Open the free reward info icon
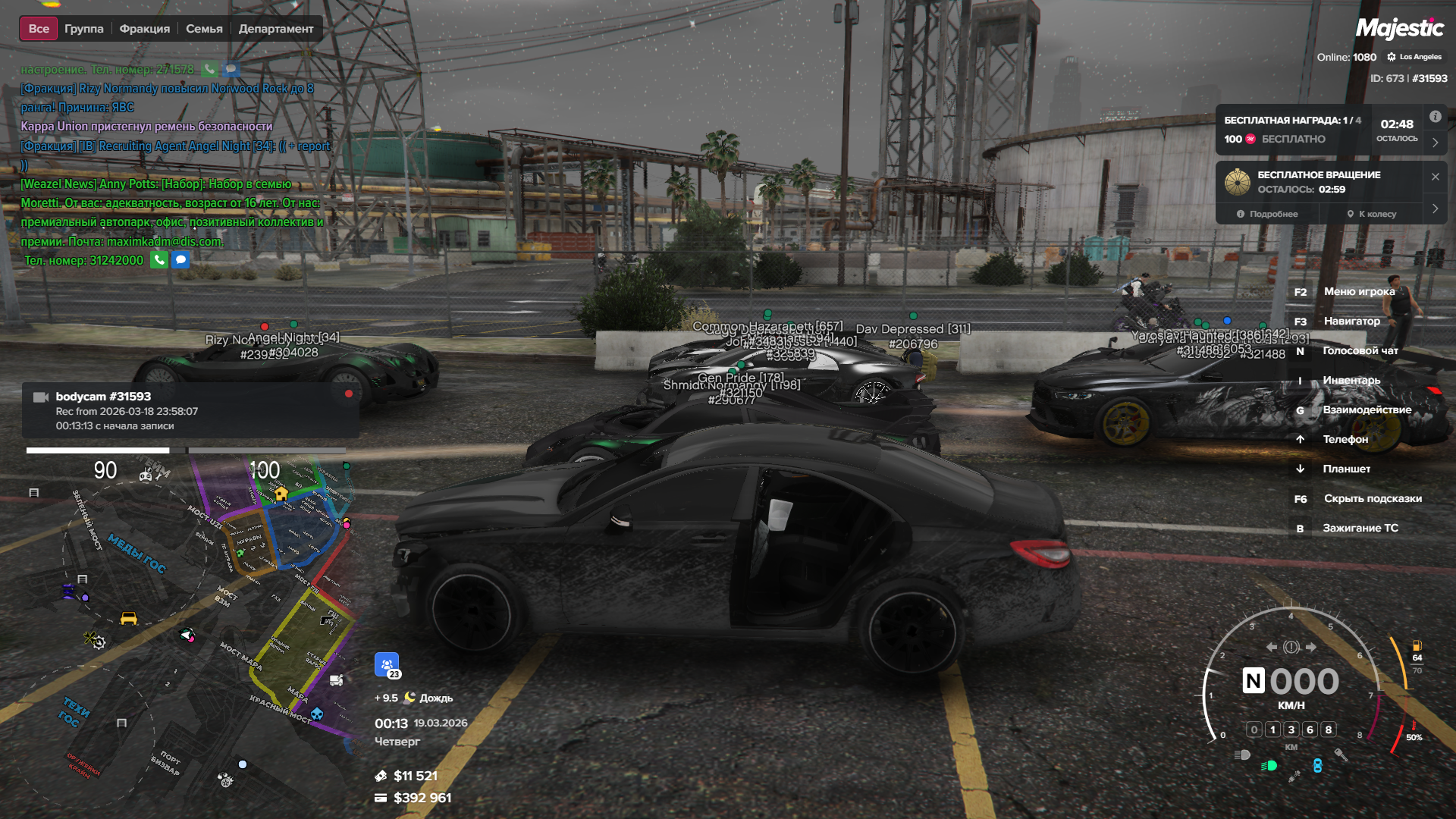The image size is (1456, 819). 1435,117
